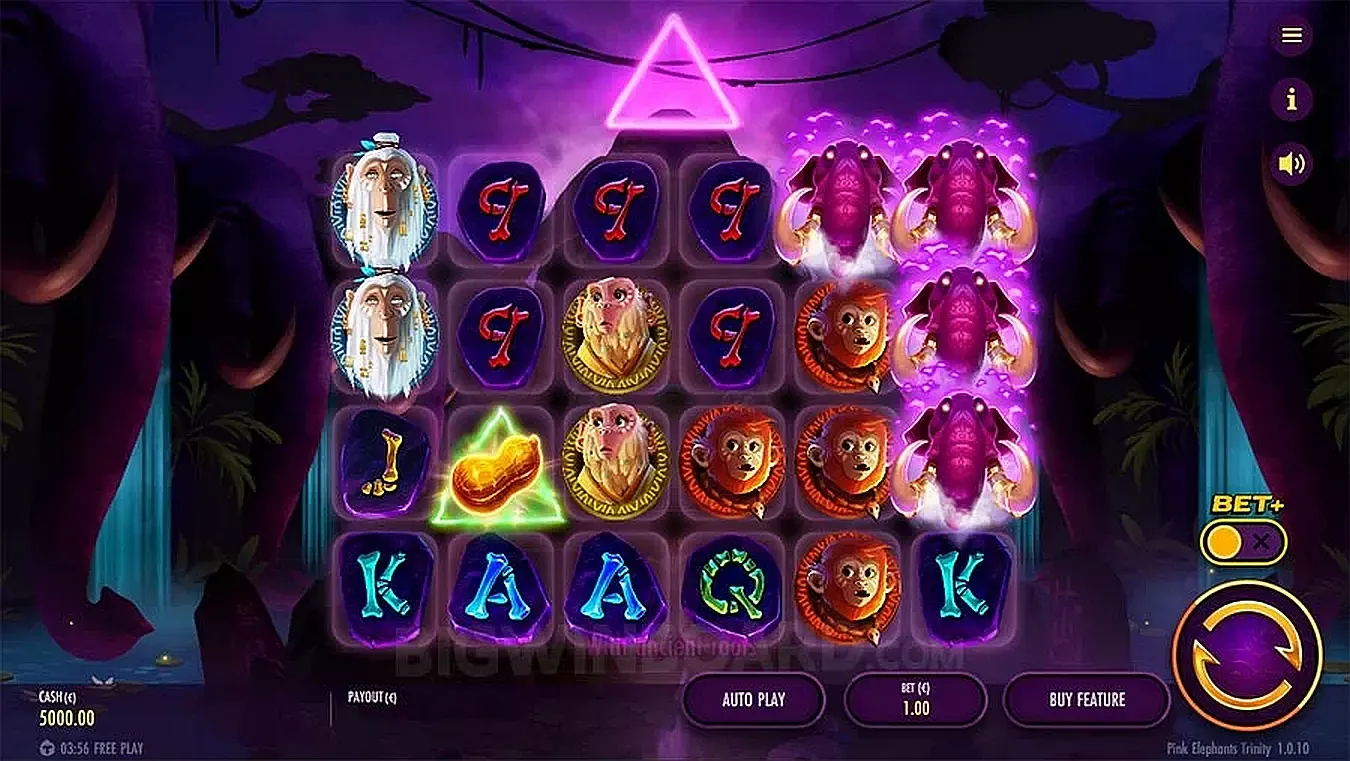
Task: Click the AUTO PLAY button
Action: tap(753, 700)
